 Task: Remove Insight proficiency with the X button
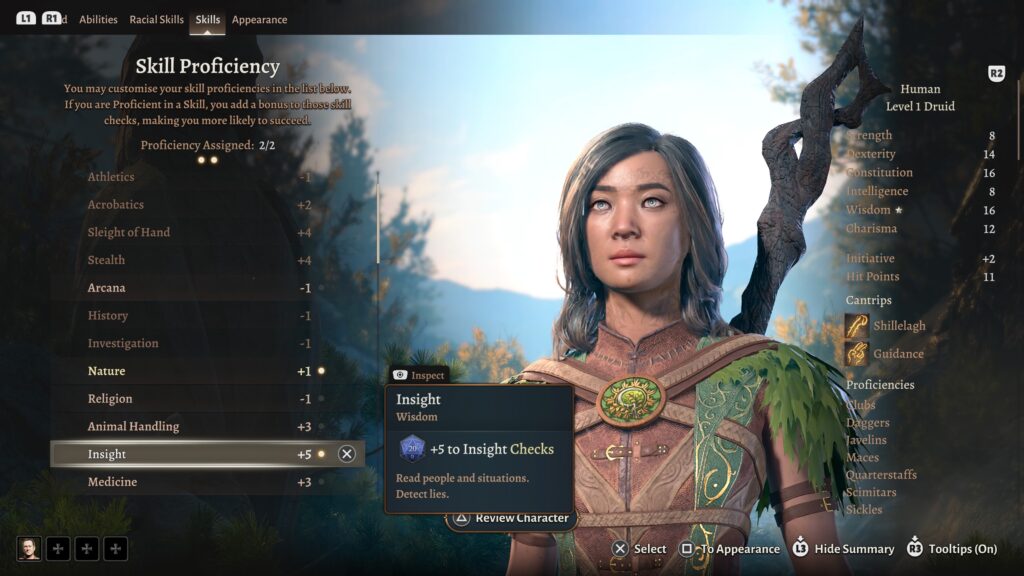[347, 454]
